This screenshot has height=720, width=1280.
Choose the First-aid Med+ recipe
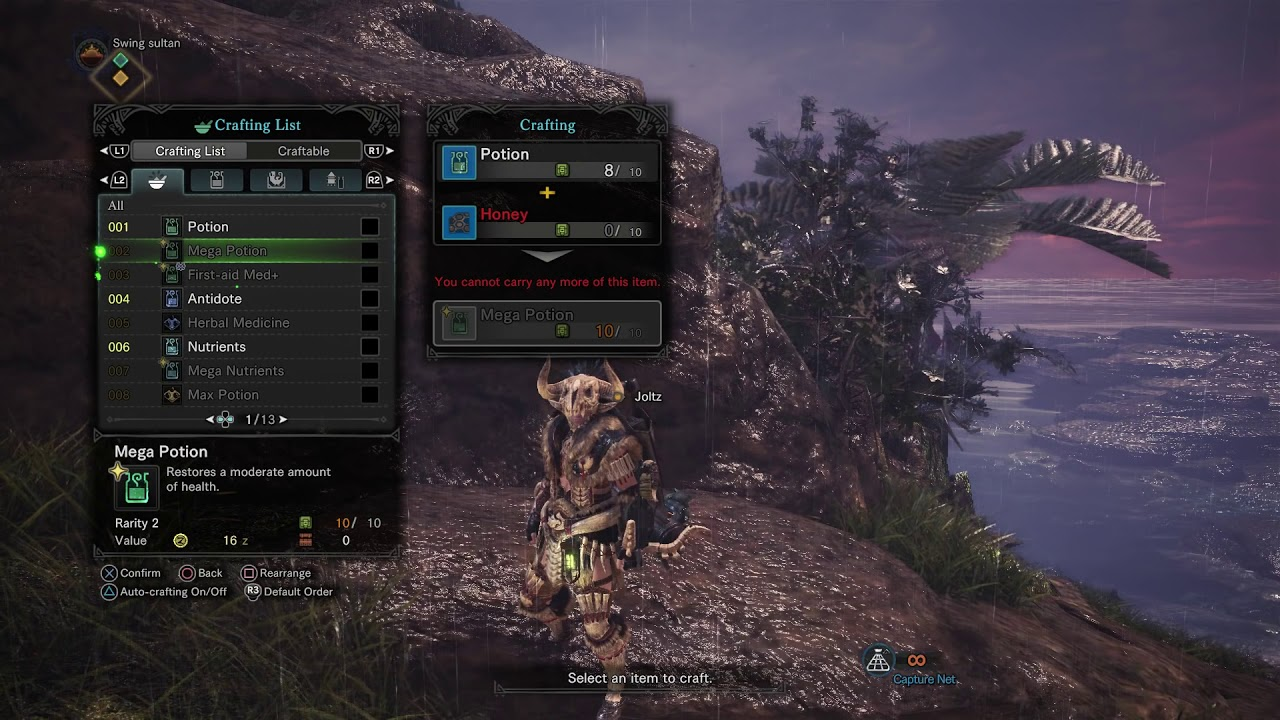coord(246,275)
